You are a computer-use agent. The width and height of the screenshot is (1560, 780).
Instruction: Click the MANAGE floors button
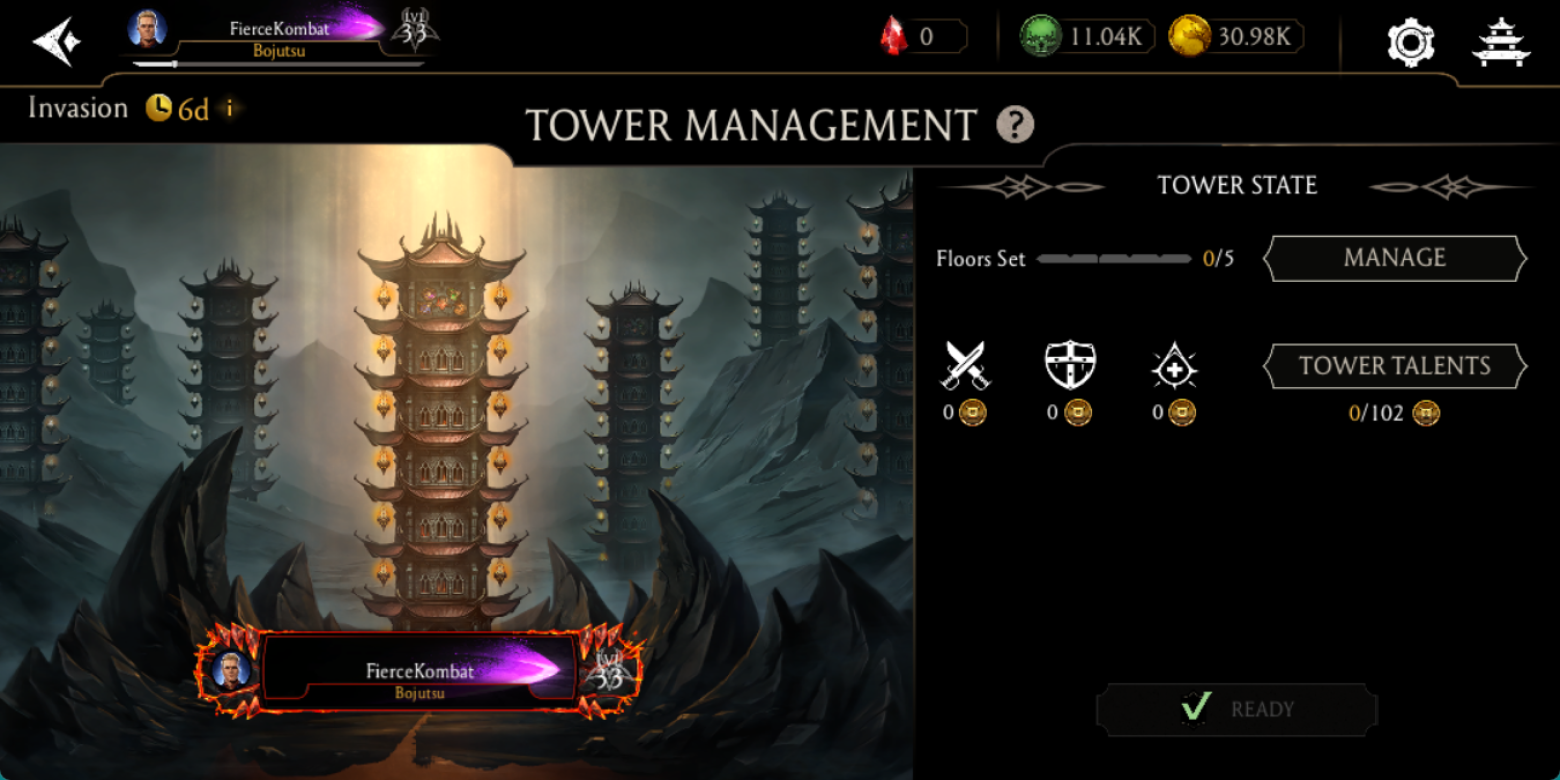(x=1394, y=258)
